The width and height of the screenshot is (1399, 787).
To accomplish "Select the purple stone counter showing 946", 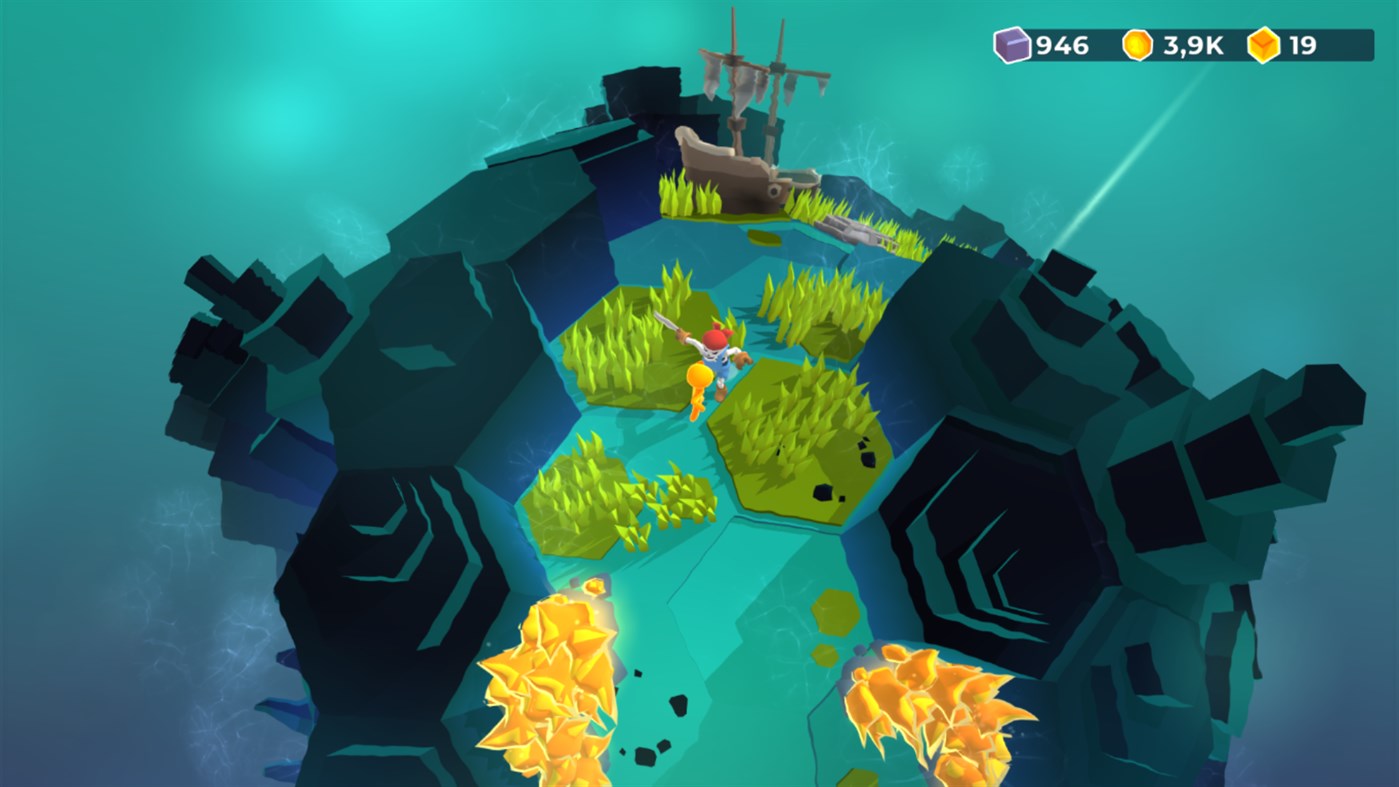I will point(1060,44).
